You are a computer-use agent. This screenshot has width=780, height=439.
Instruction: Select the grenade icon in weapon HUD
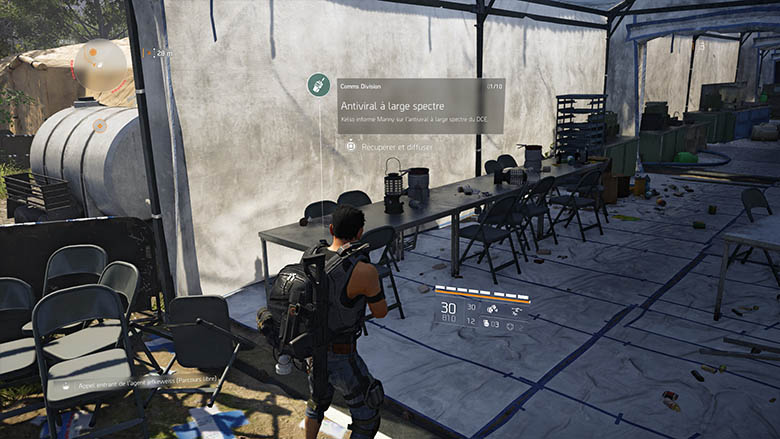pyautogui.click(x=488, y=324)
